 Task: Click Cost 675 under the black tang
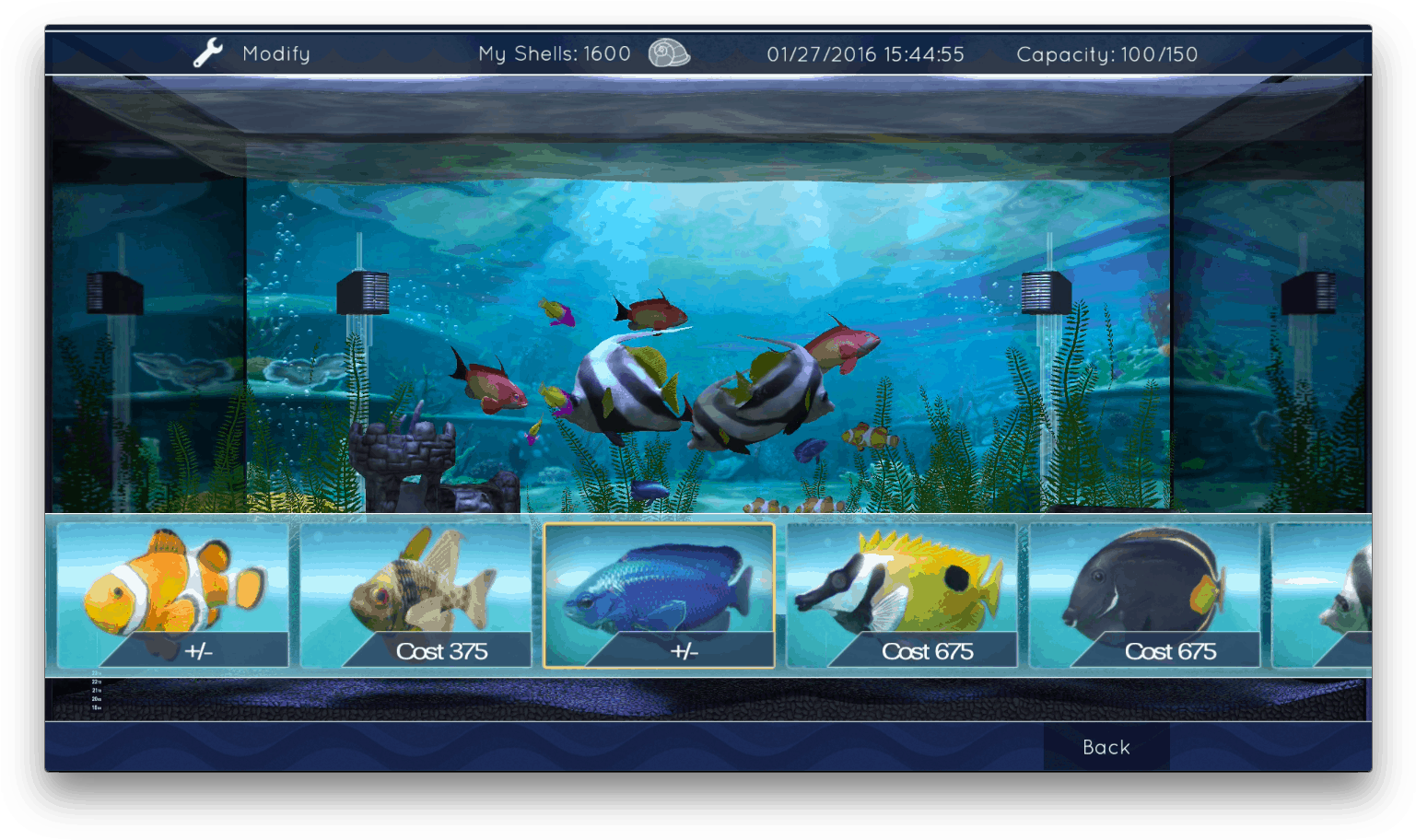point(1172,651)
